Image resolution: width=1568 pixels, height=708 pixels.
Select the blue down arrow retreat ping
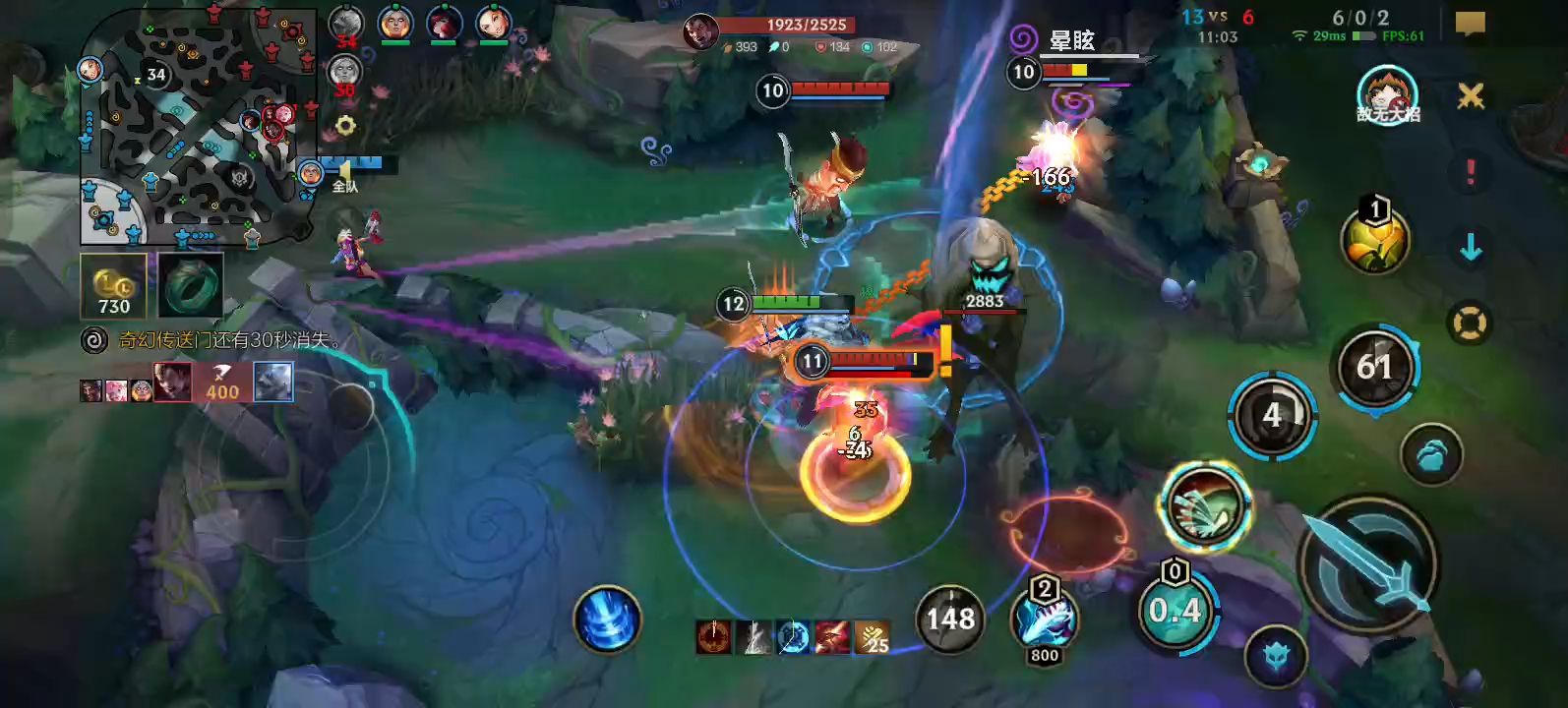coord(1471,248)
